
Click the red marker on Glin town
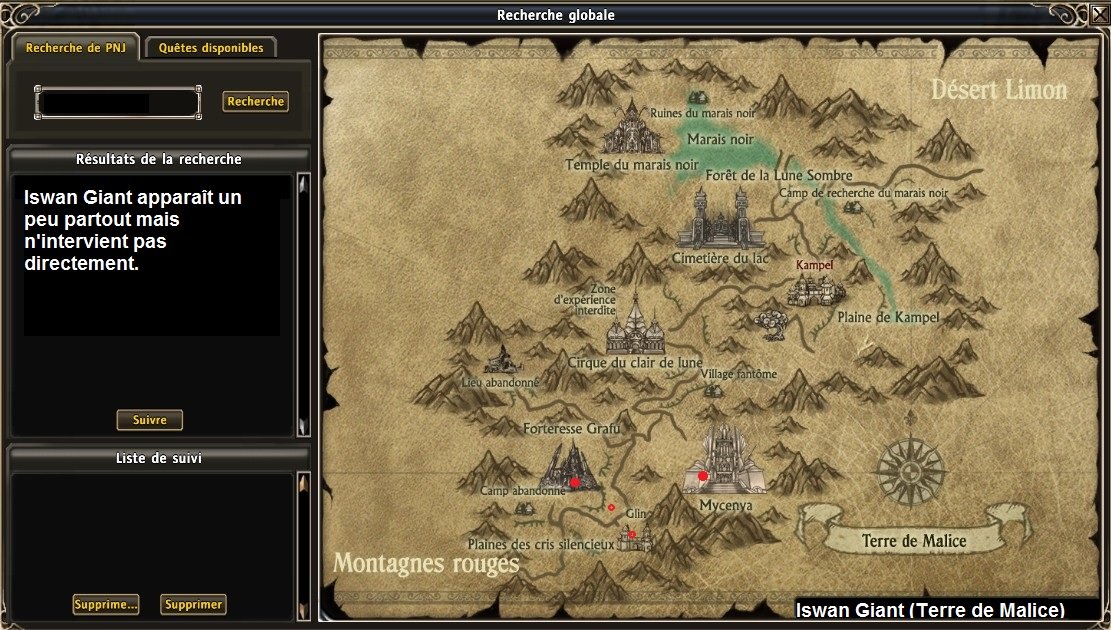coord(632,534)
